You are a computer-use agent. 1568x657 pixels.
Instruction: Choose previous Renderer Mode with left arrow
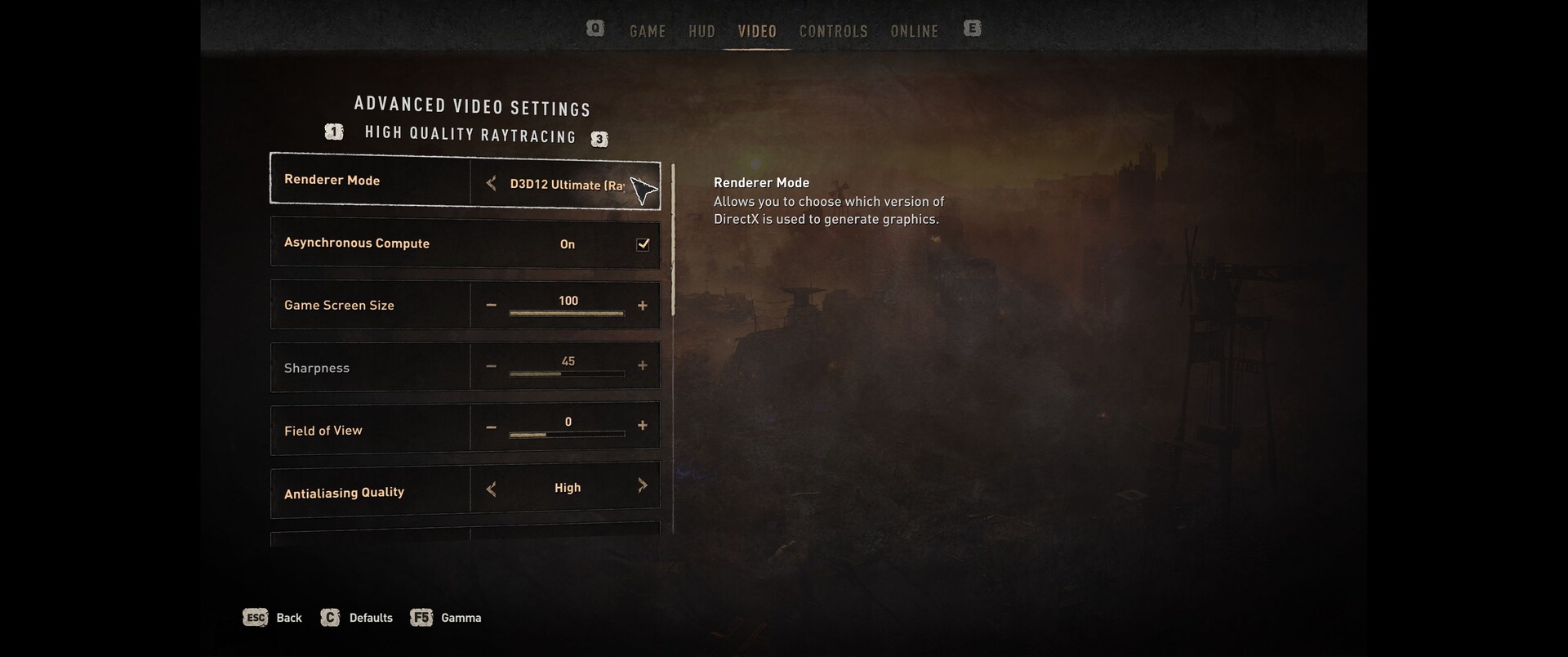point(491,183)
